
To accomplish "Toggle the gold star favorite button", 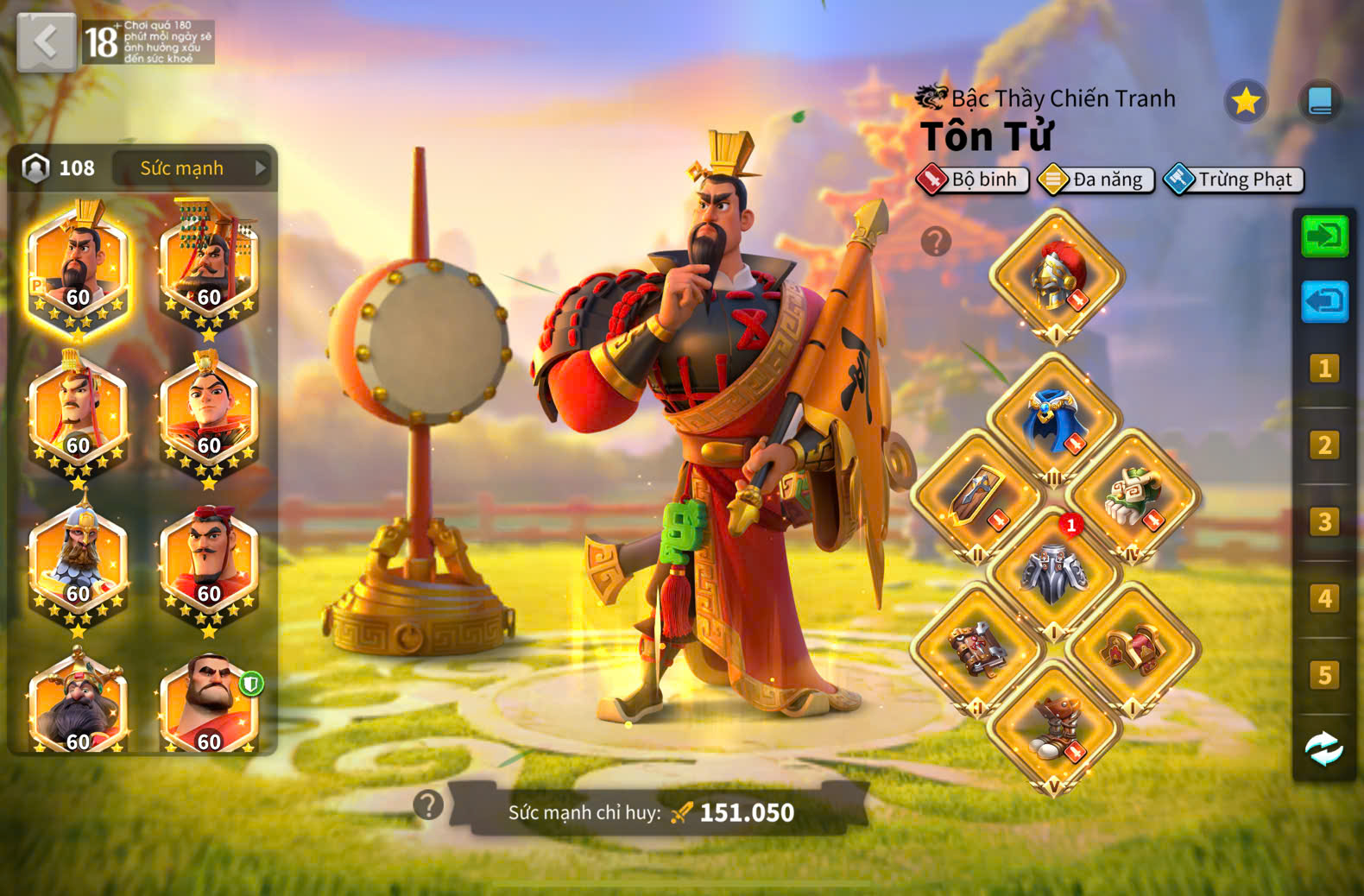I will point(1245,102).
